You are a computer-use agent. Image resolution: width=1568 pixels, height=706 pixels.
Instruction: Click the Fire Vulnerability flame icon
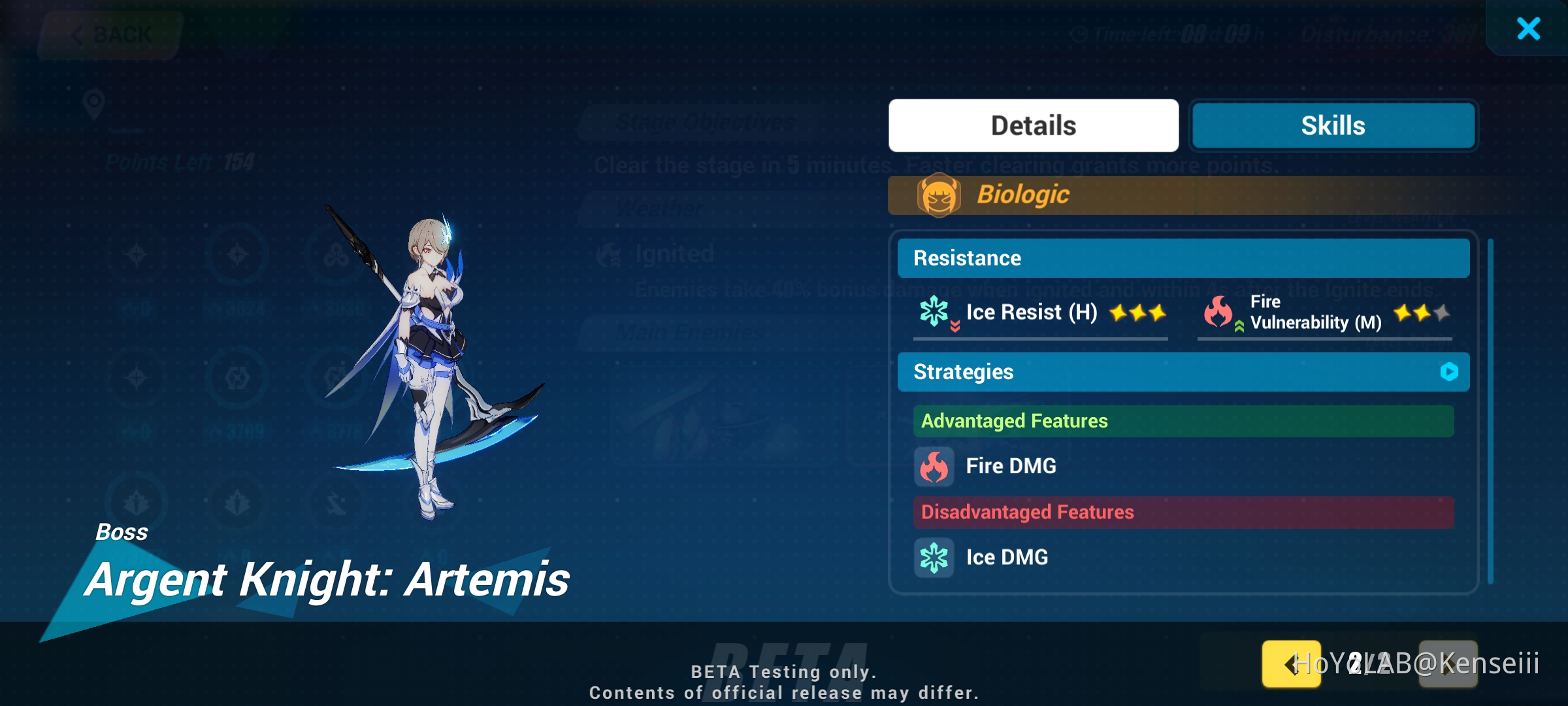coord(1219,312)
